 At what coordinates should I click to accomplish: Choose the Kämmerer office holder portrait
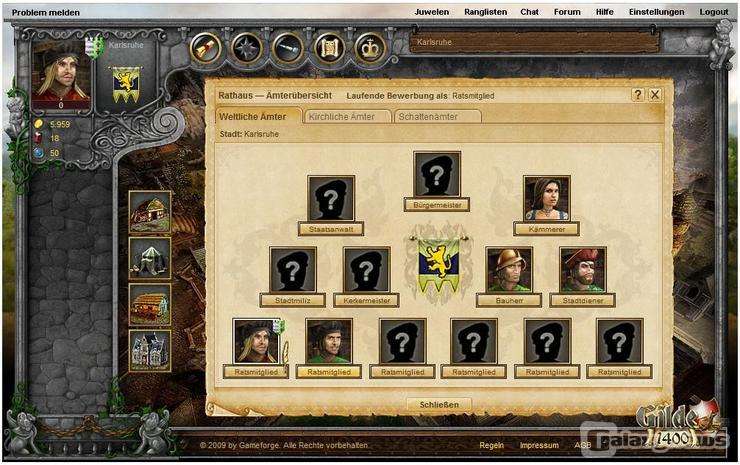[547, 199]
